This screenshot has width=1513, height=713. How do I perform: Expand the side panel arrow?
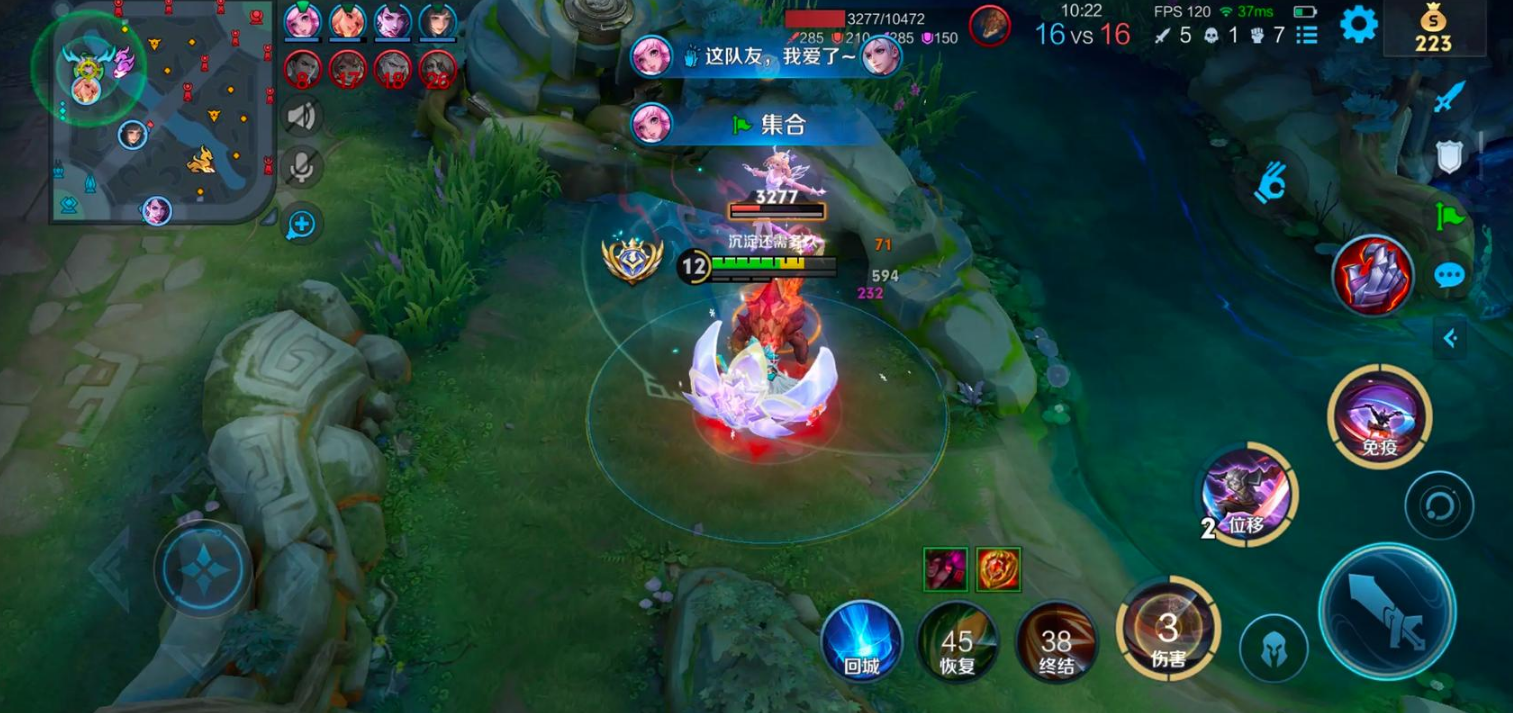pos(1449,339)
